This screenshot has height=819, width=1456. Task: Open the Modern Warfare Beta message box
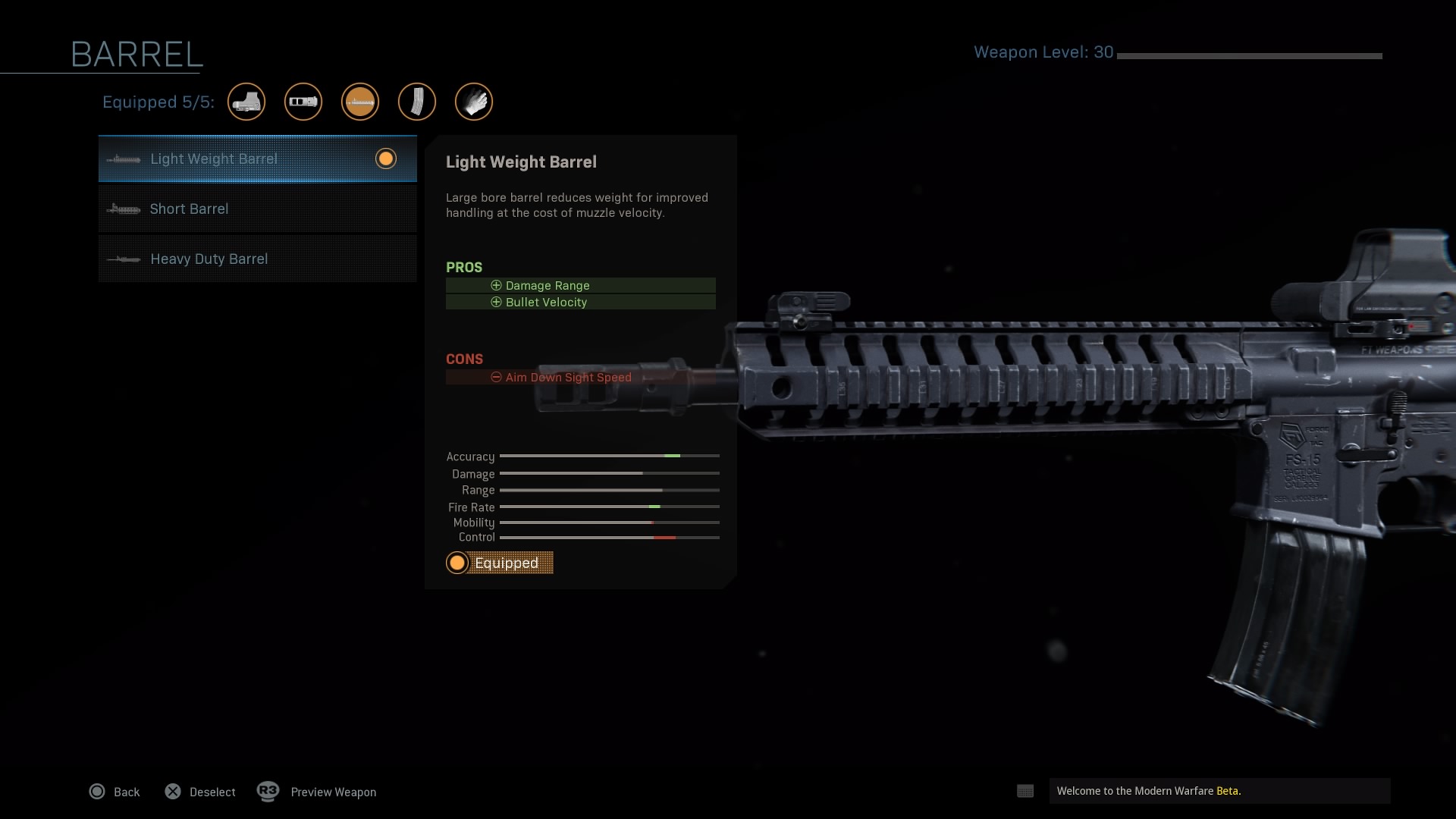[1219, 791]
